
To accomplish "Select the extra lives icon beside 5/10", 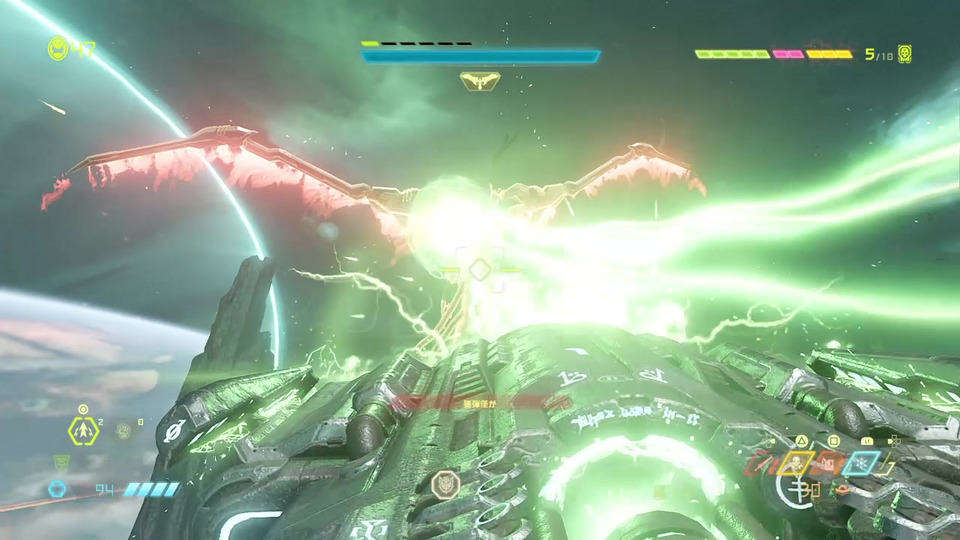I will click(905, 54).
